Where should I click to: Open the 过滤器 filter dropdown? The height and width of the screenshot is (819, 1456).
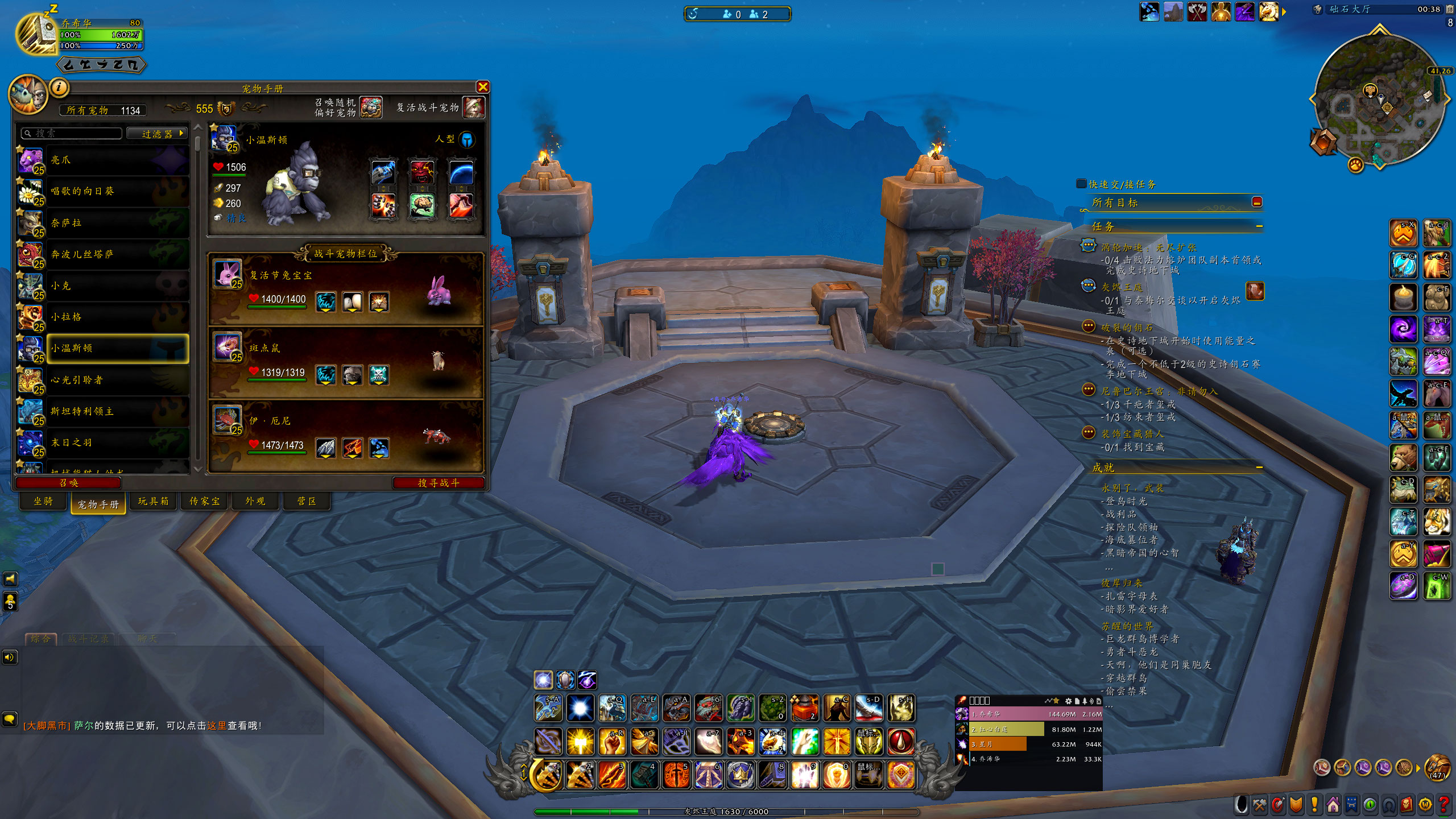(x=157, y=134)
